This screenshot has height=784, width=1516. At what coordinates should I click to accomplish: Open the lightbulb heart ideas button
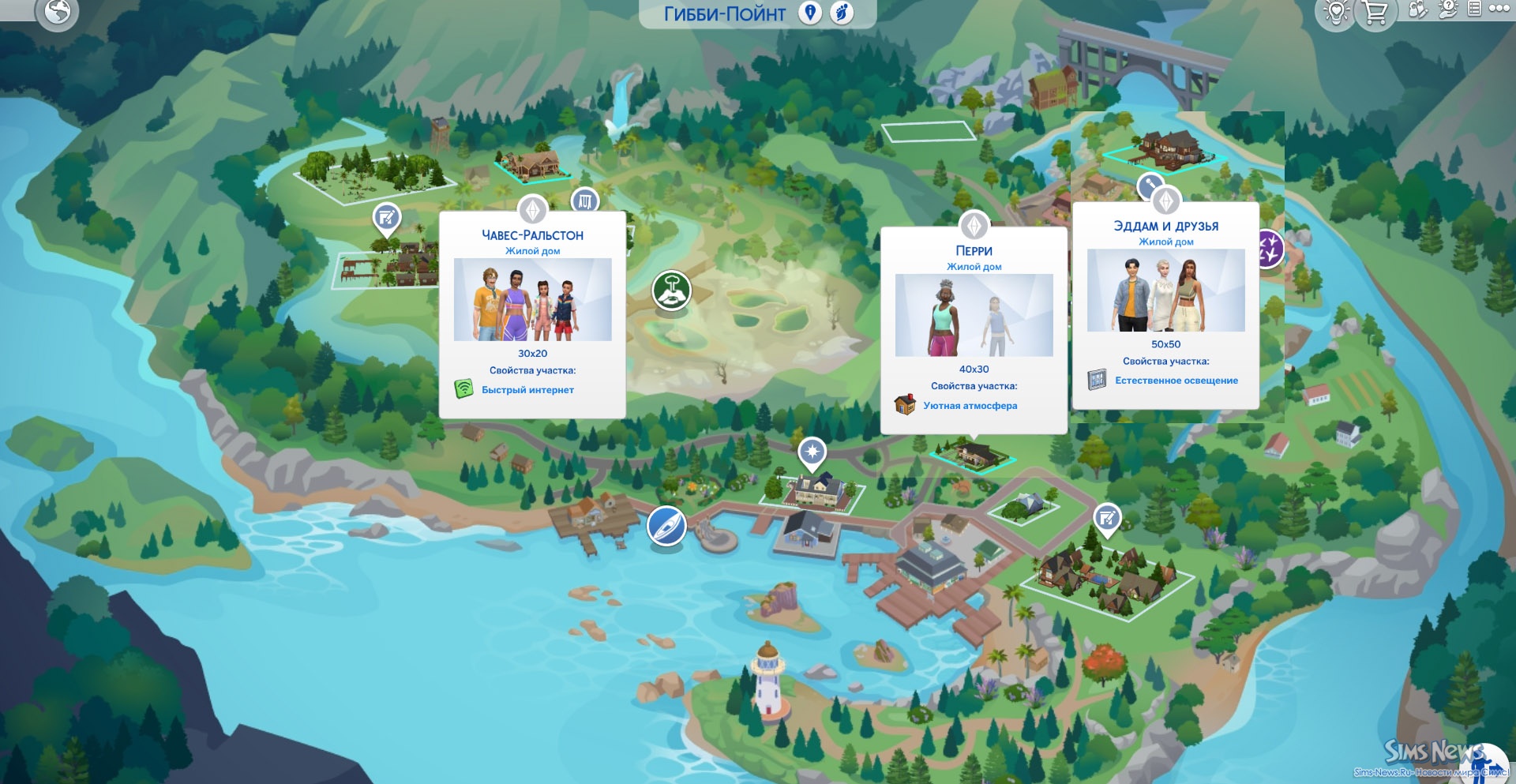[1336, 13]
